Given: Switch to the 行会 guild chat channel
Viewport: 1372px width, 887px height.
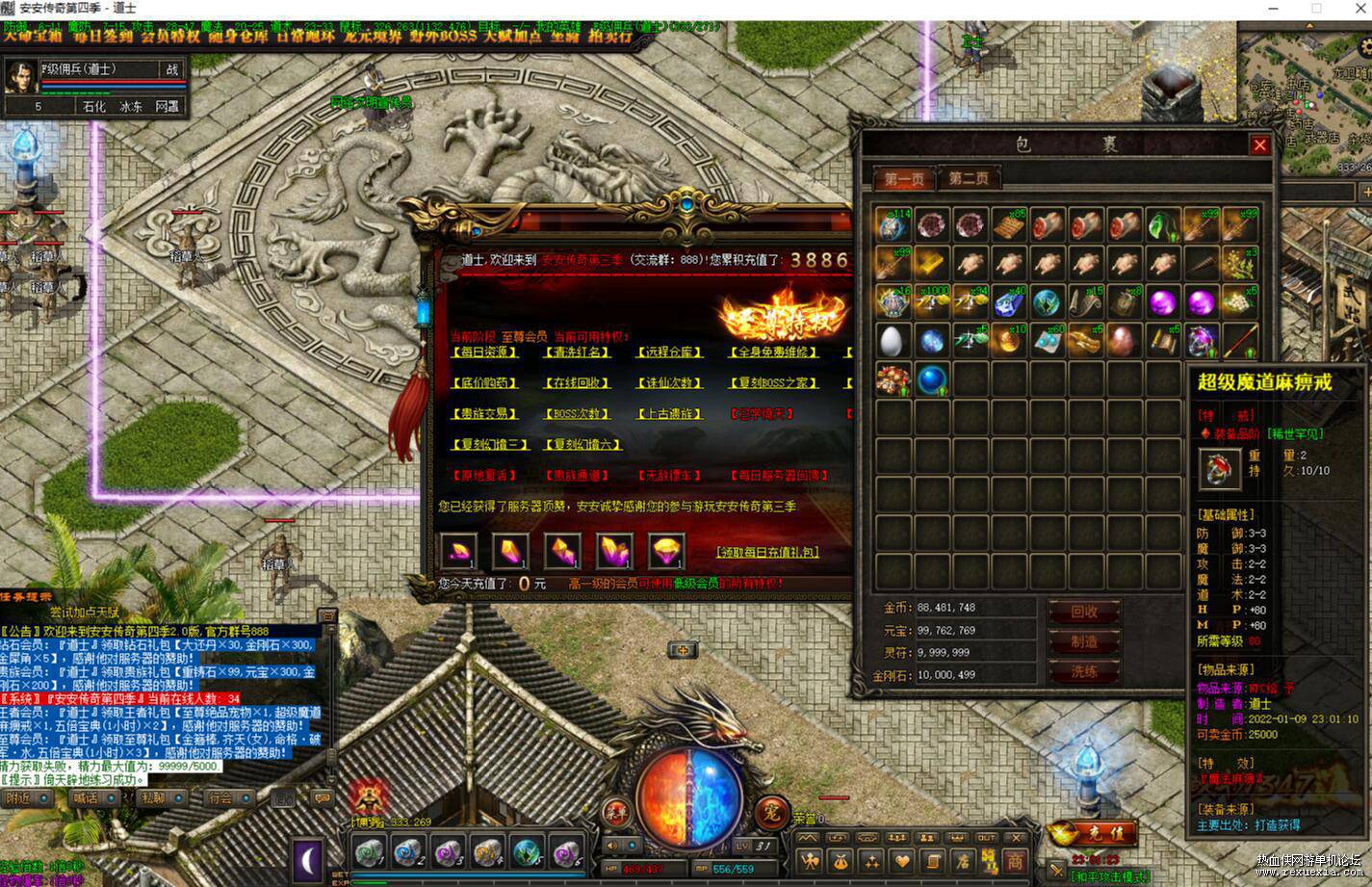Looking at the screenshot, I should point(222,797).
